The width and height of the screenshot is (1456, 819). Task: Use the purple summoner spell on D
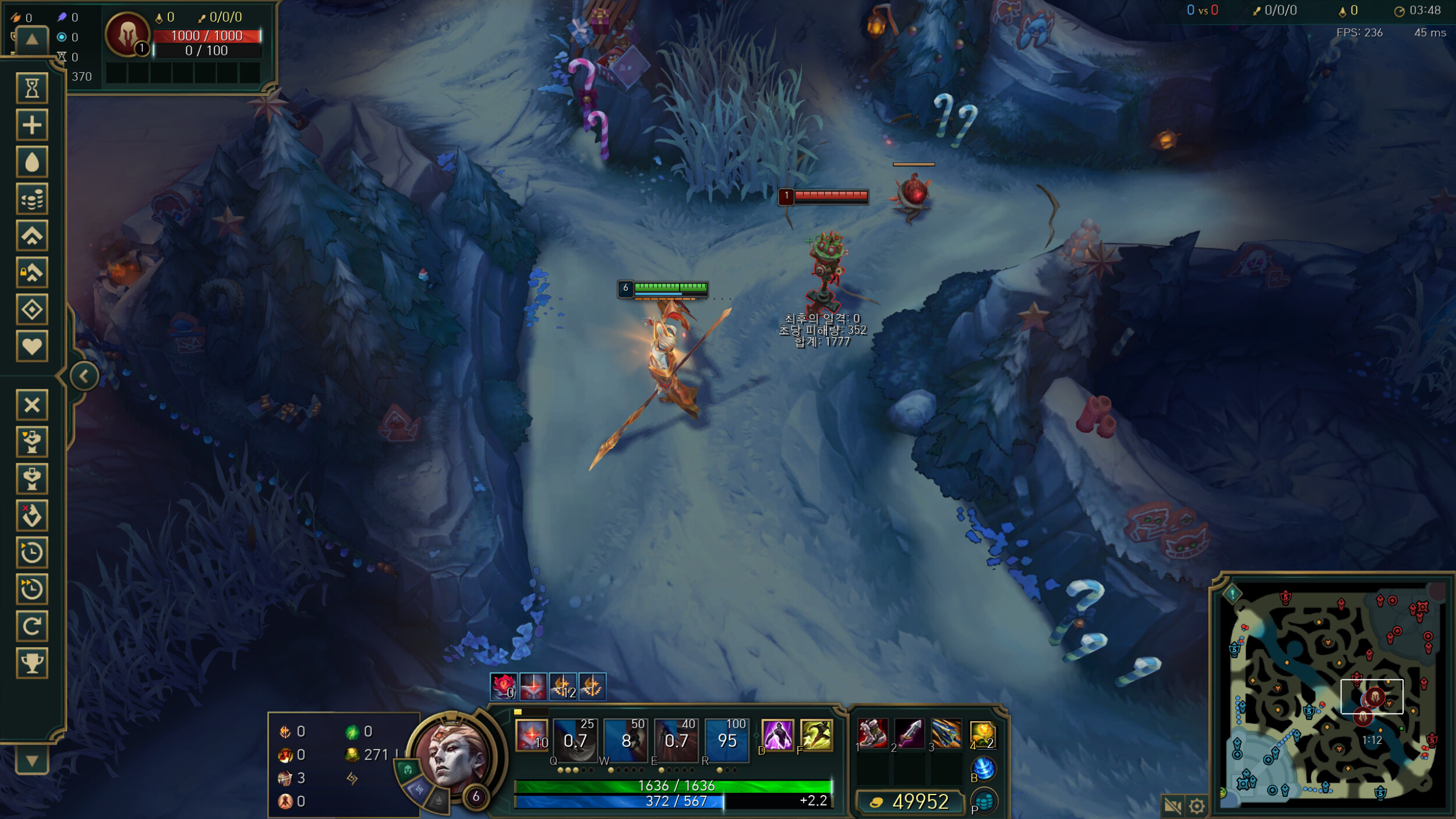(778, 735)
